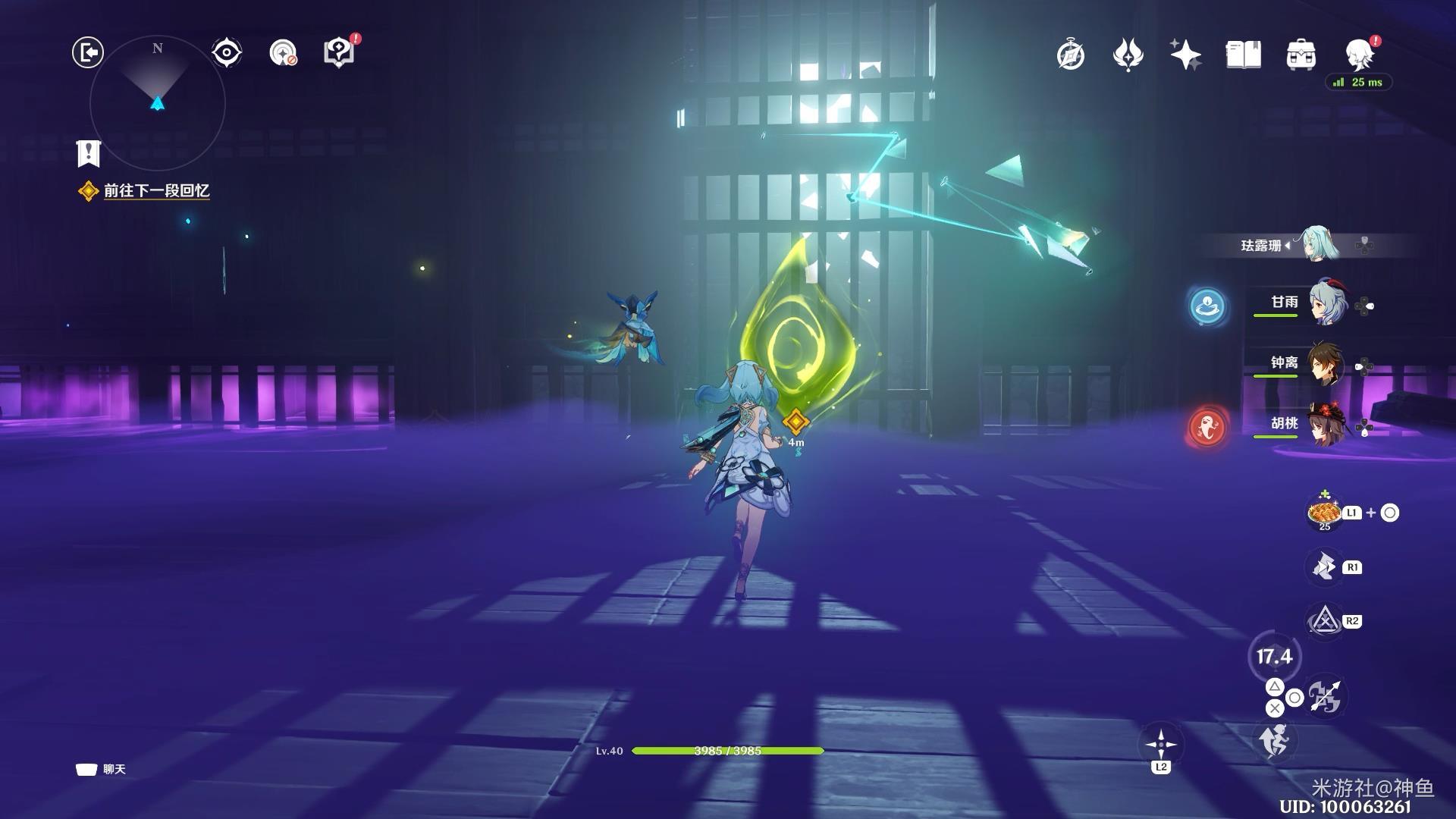
Task: Select the tracked quest objective text
Action: pyautogui.click(x=156, y=191)
